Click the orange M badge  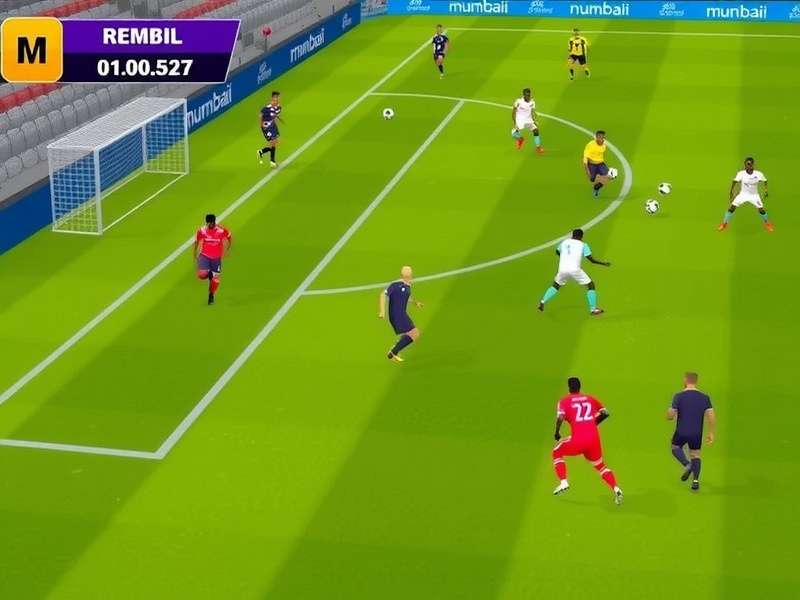[x=31, y=49]
